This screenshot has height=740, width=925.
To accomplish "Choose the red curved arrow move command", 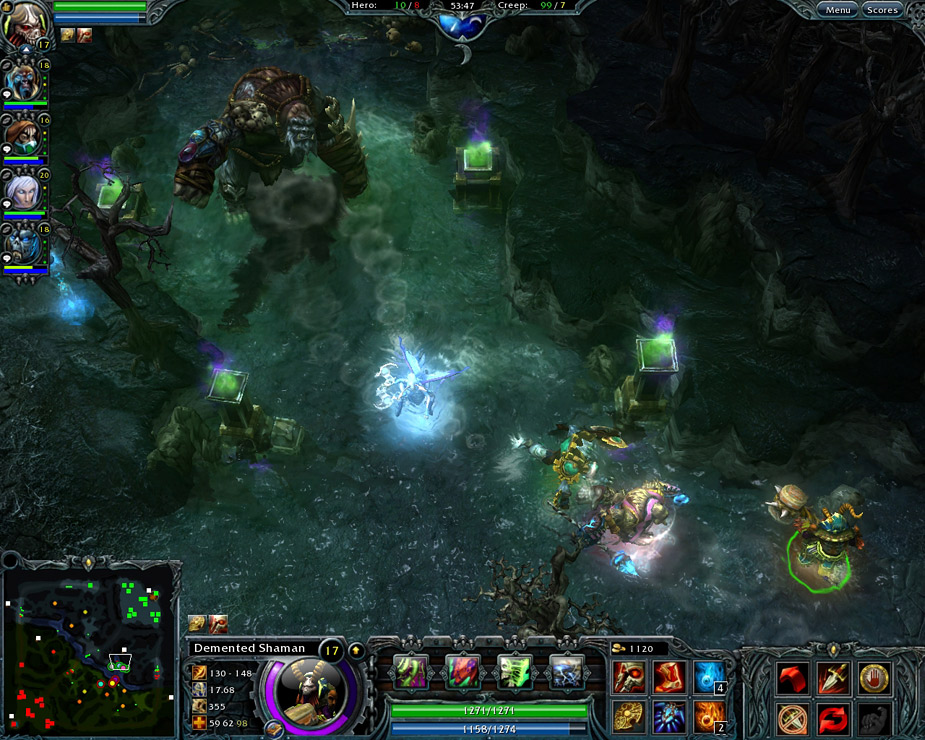I will (x=794, y=679).
